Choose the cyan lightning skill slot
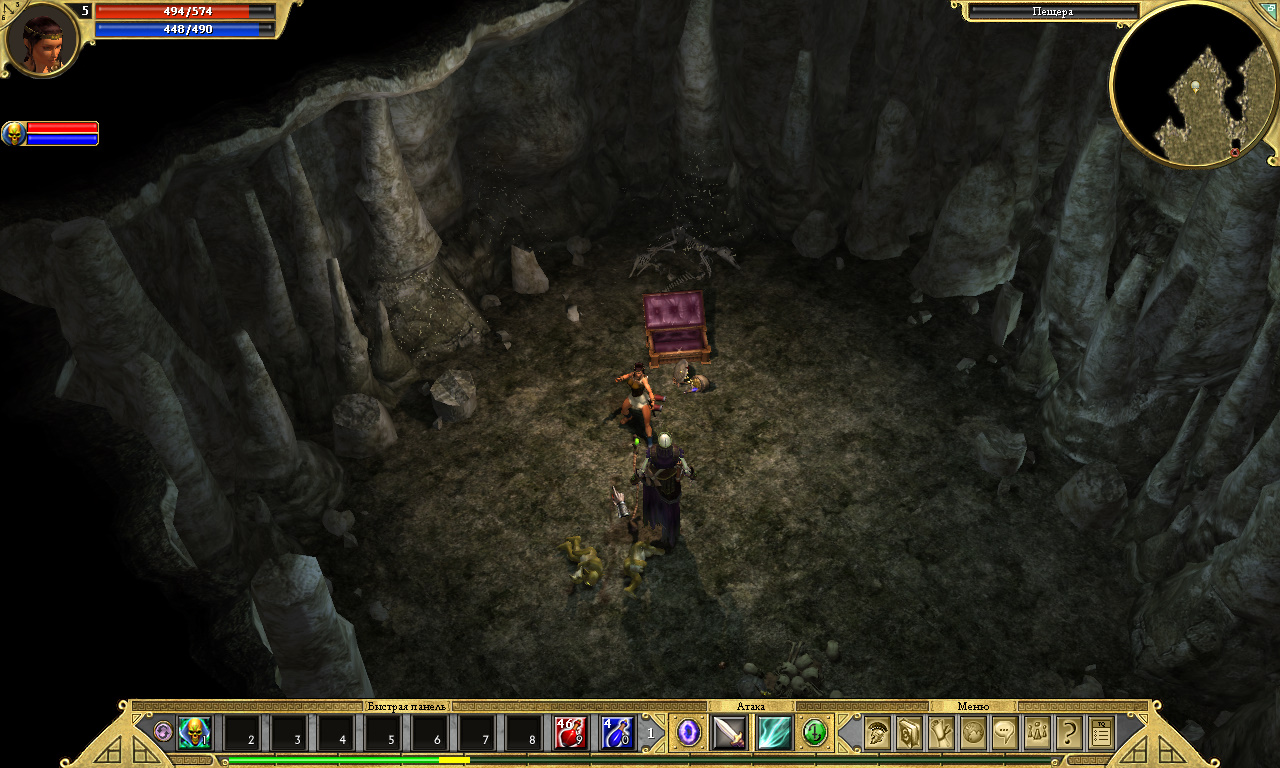 tap(774, 733)
